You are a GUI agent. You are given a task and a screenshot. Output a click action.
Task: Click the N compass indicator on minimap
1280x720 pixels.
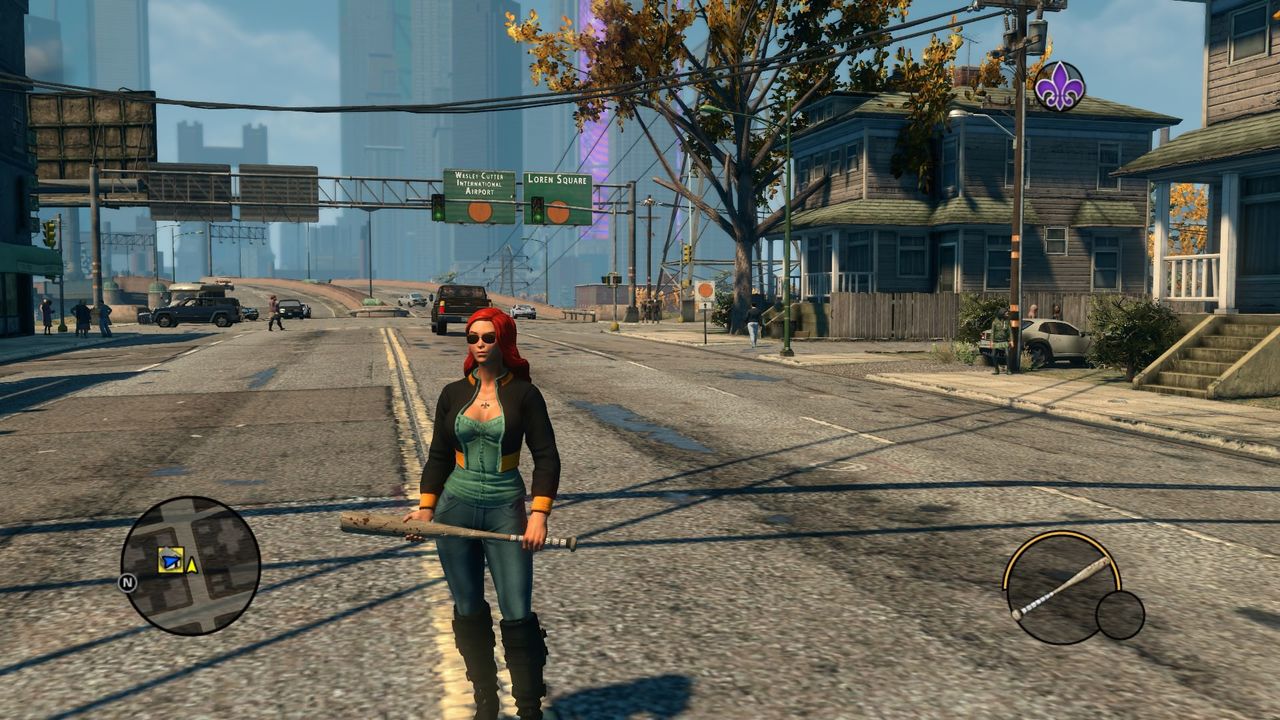point(128,583)
